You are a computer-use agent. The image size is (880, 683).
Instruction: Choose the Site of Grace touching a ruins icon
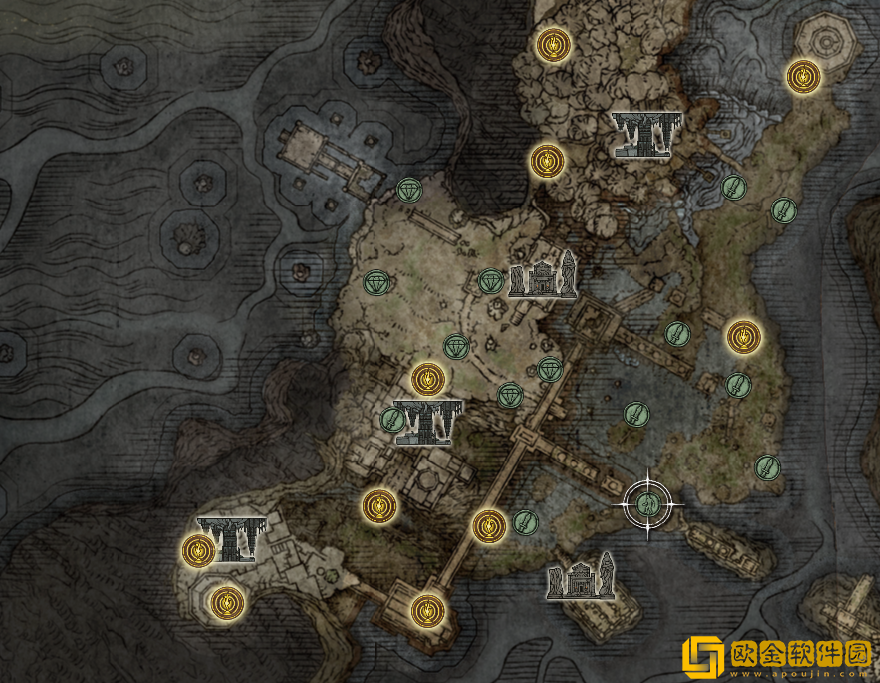tap(199, 548)
